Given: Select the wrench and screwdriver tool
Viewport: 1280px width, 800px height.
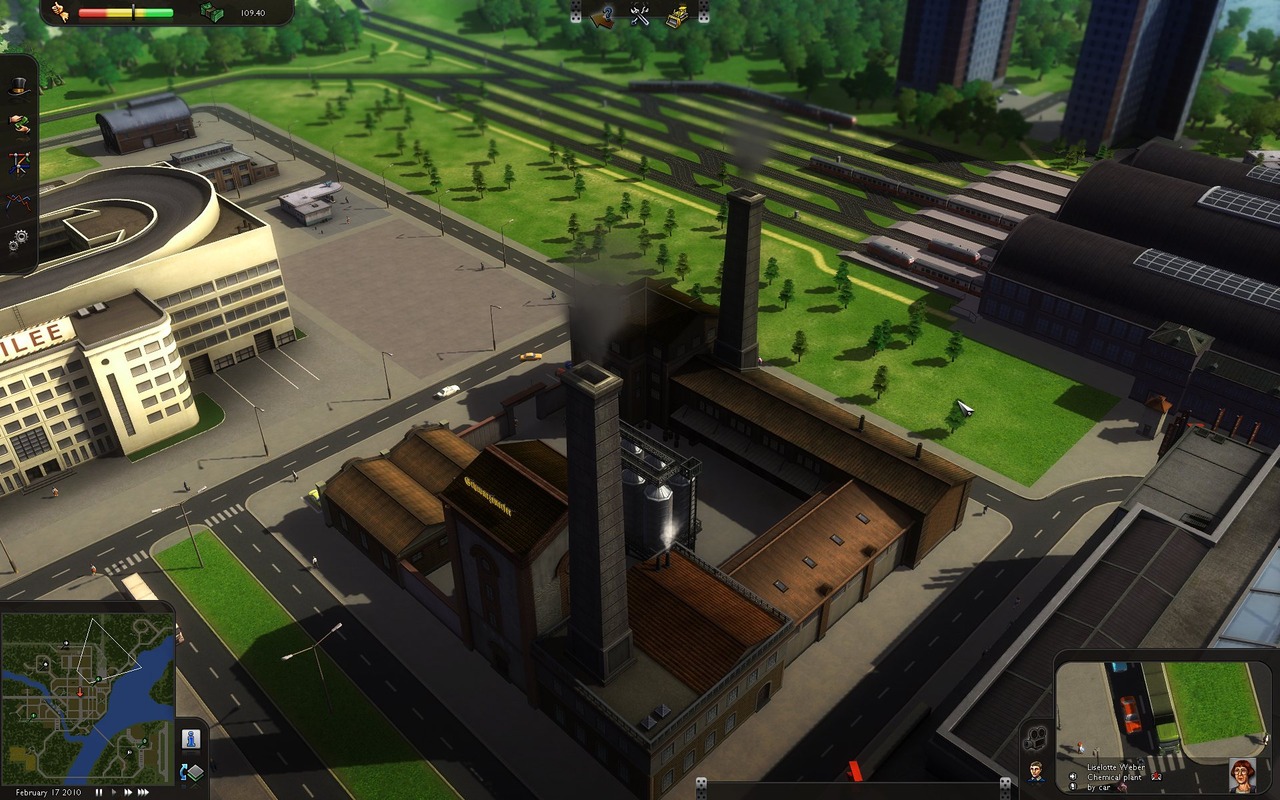Looking at the screenshot, I should tap(640, 14).
